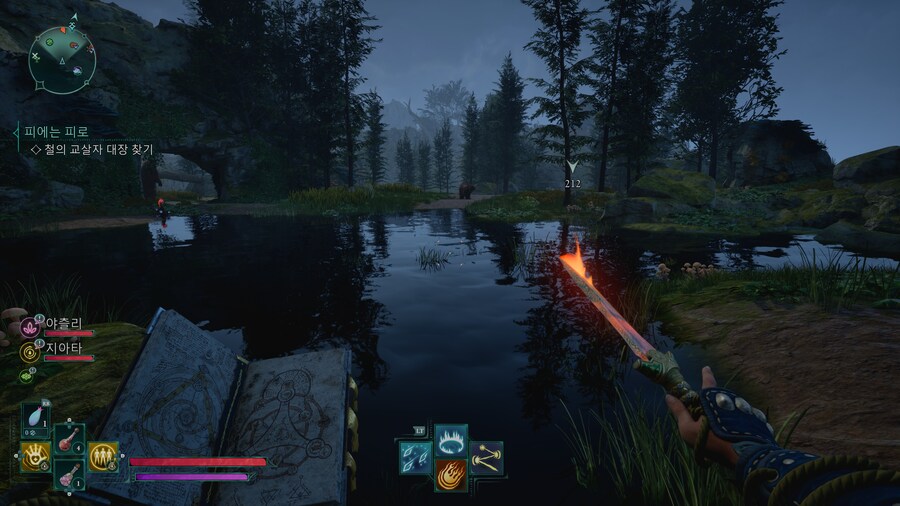Cast the frost ring spell
This screenshot has height=506, width=900.
click(451, 439)
